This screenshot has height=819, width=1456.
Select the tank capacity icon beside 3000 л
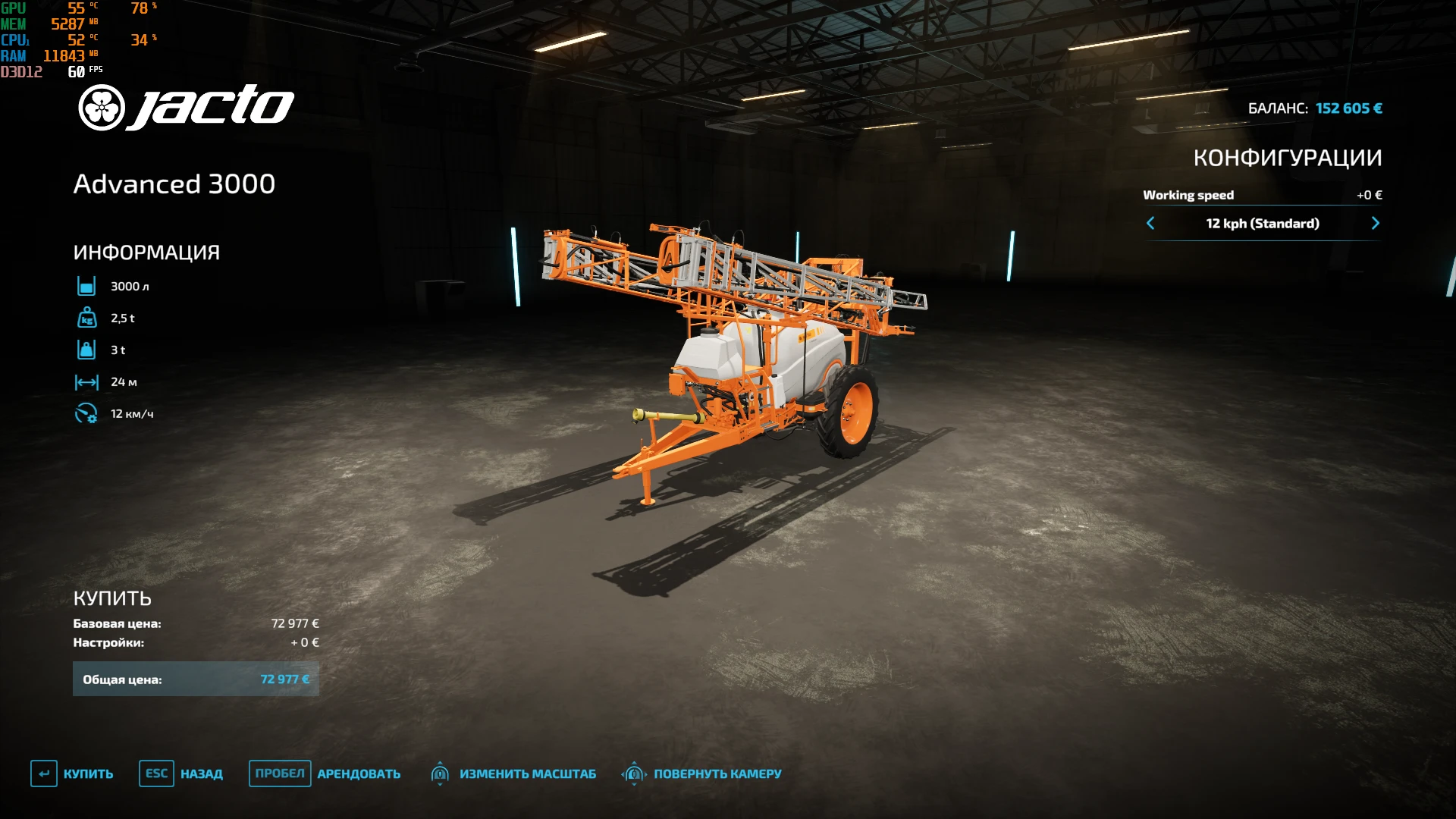(86, 286)
